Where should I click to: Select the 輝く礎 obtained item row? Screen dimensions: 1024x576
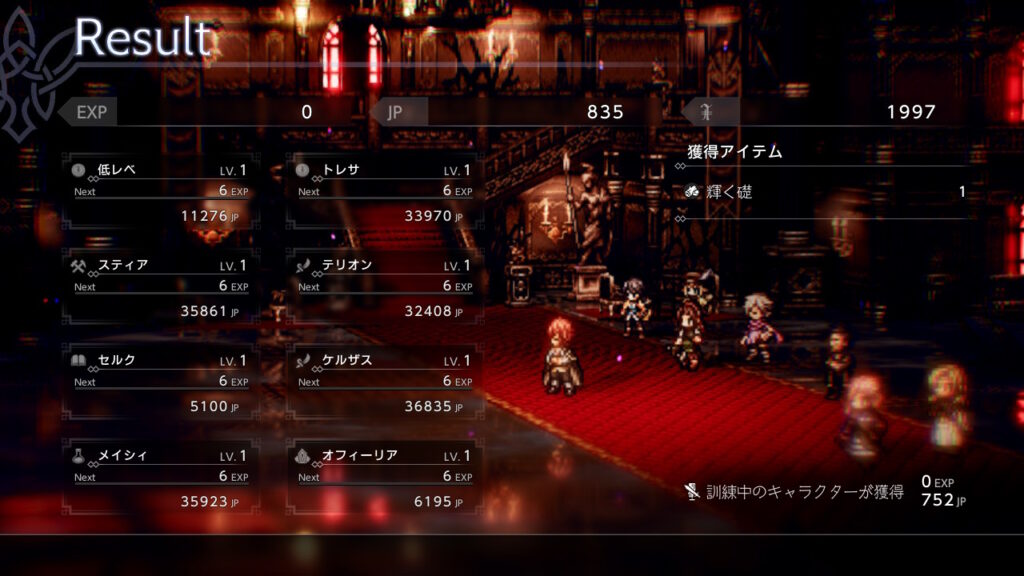tap(825, 192)
